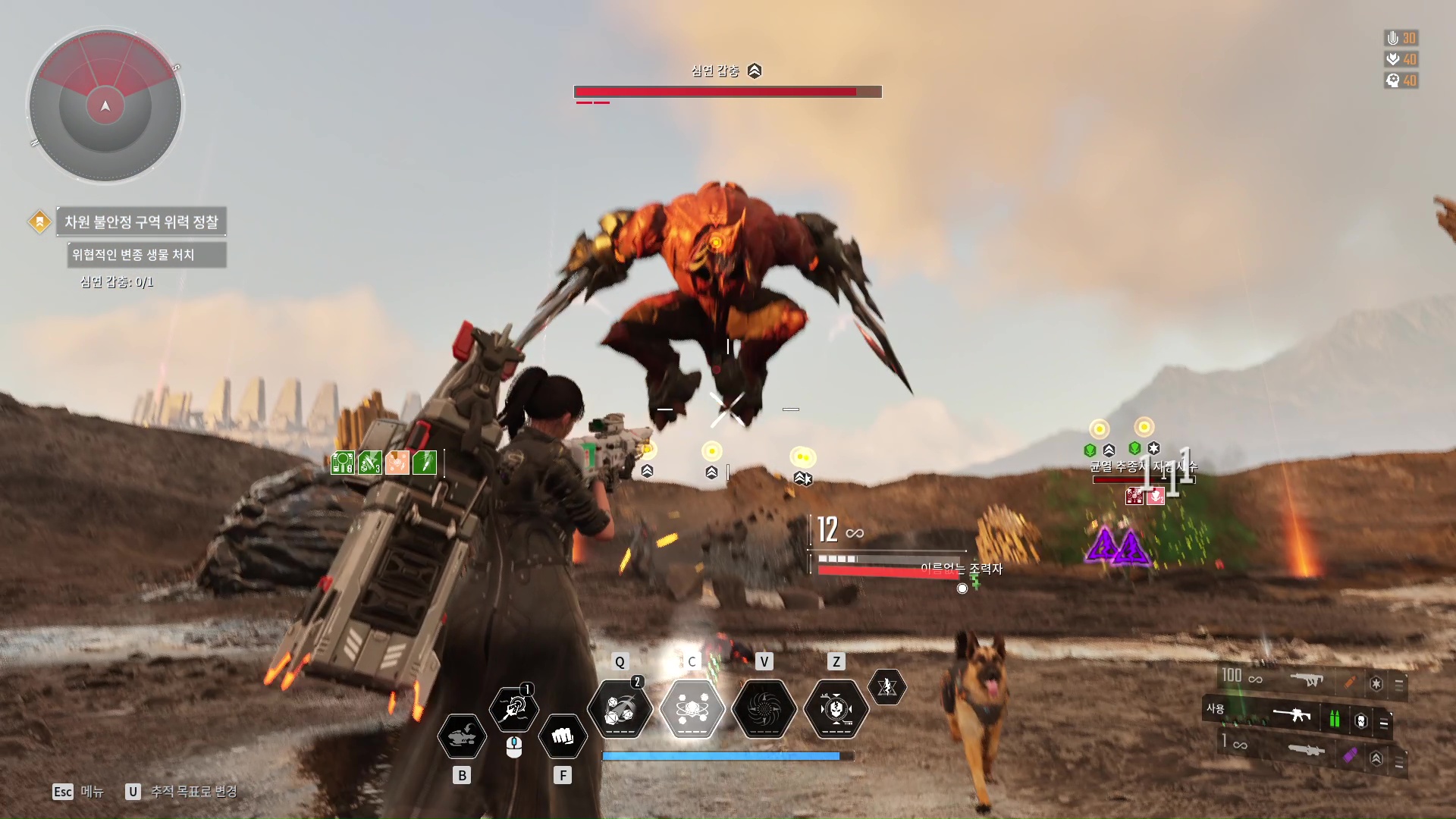
Task: Switch to the submachine gun slot
Action: click(1307, 680)
